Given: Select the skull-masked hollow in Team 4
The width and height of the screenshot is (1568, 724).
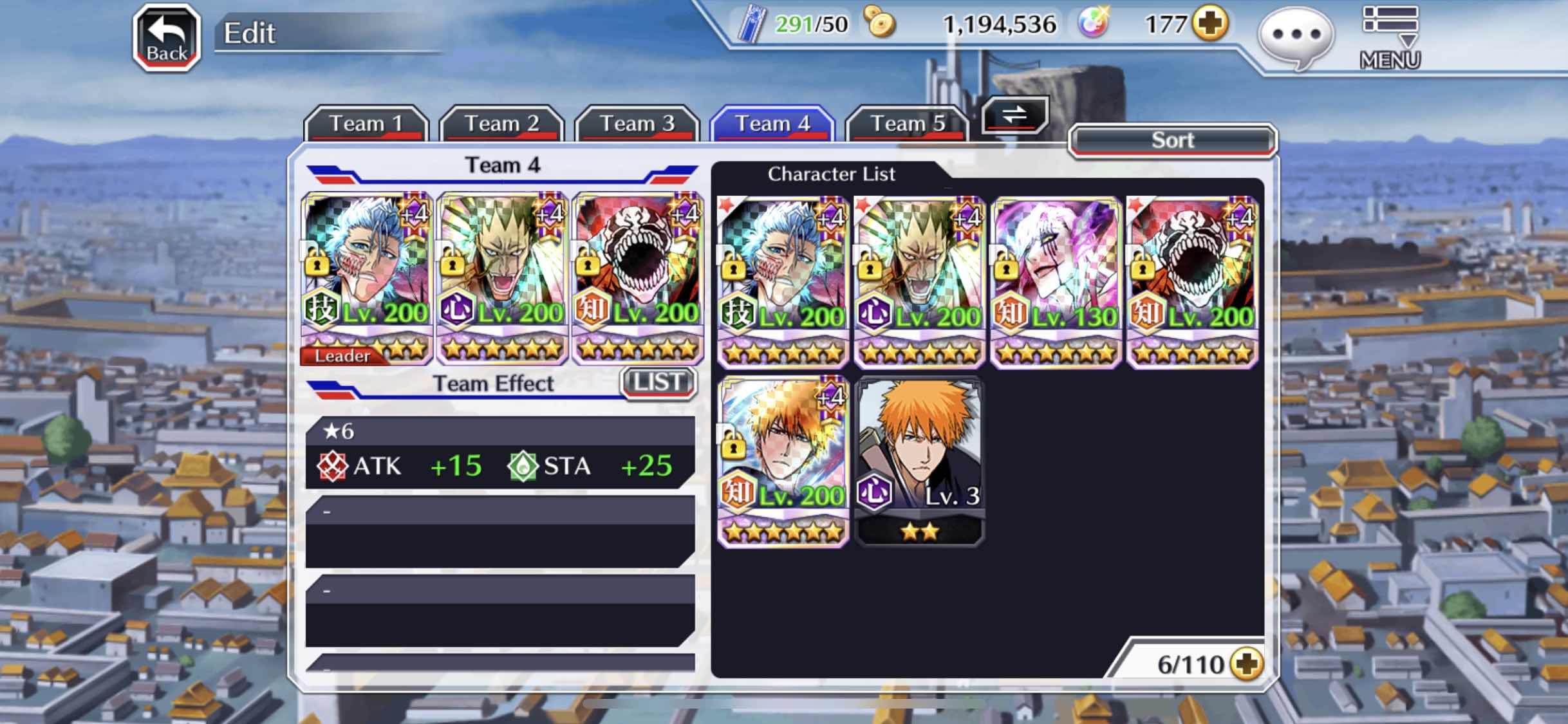Looking at the screenshot, I should [637, 278].
